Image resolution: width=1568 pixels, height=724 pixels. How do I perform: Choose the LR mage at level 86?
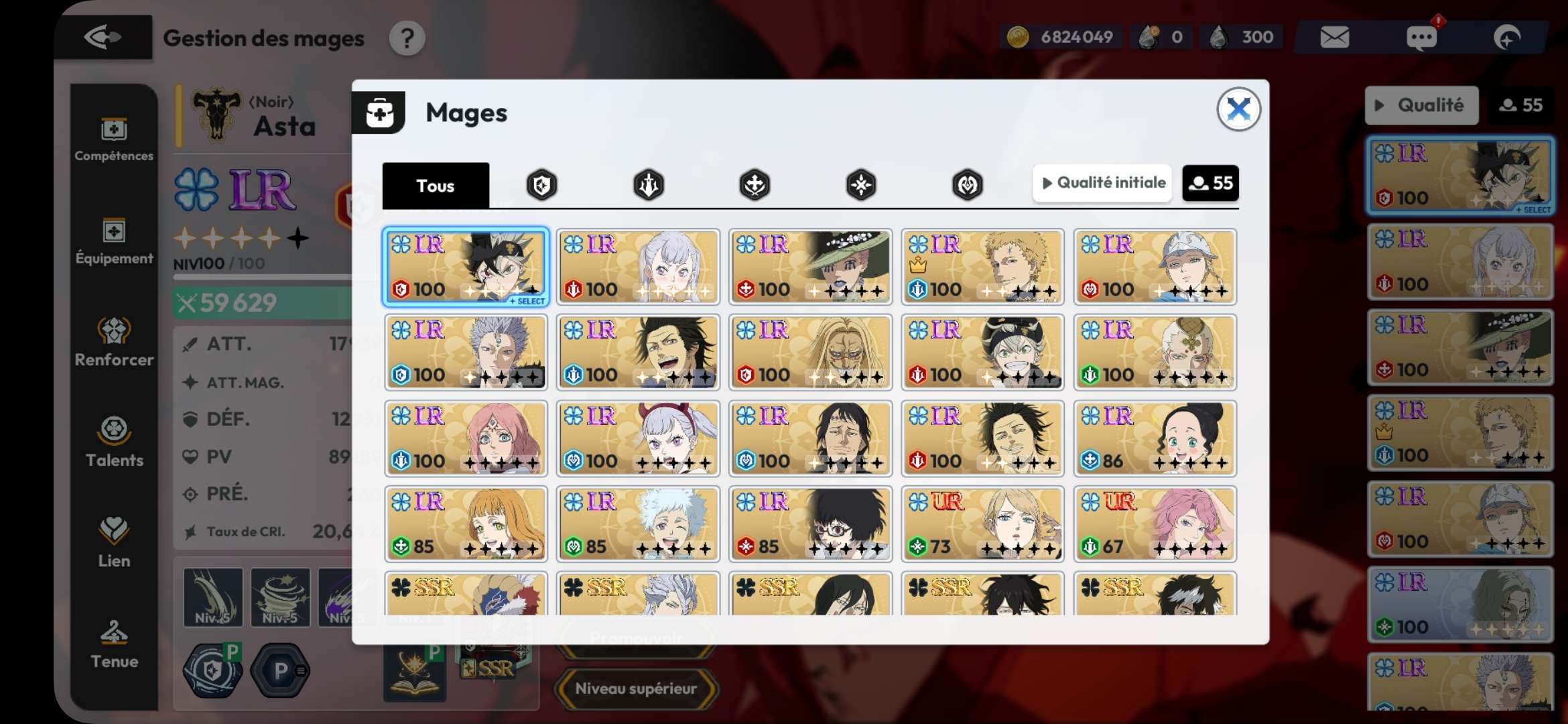point(1155,438)
